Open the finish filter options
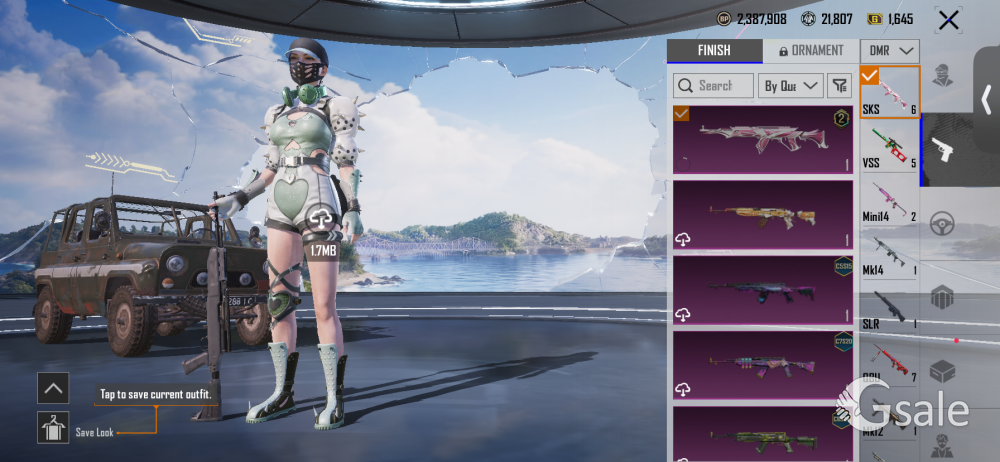Screen dimensions: 1000x462 tap(839, 86)
